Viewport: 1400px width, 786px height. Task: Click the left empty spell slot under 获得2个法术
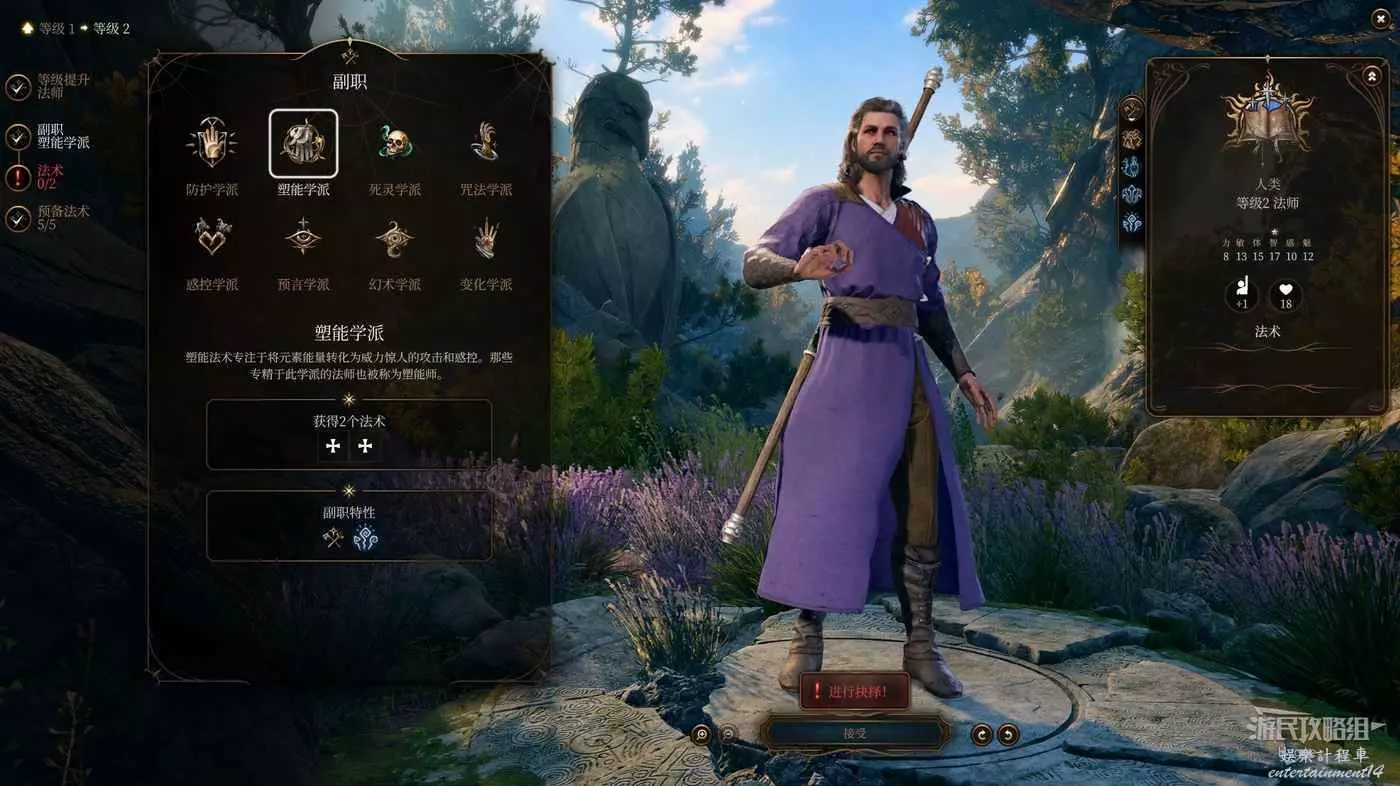[x=334, y=447]
